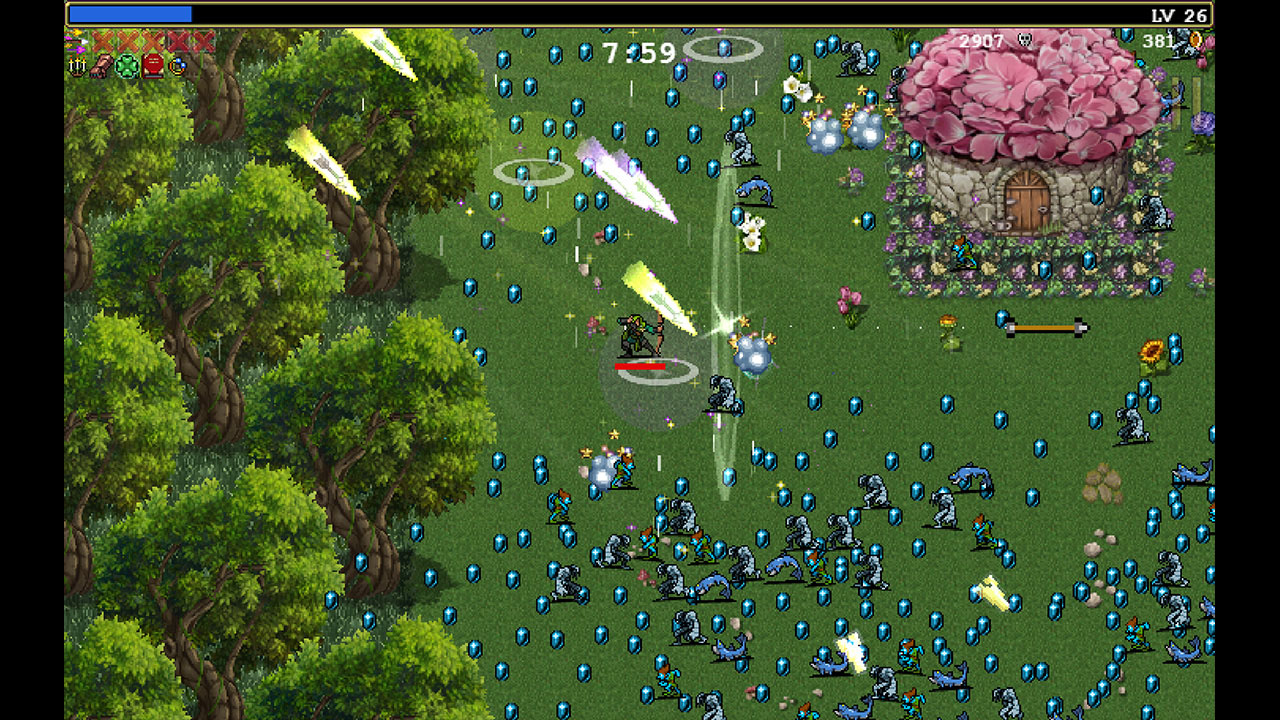
Task: Open the red tome item icon
Action: (152, 66)
